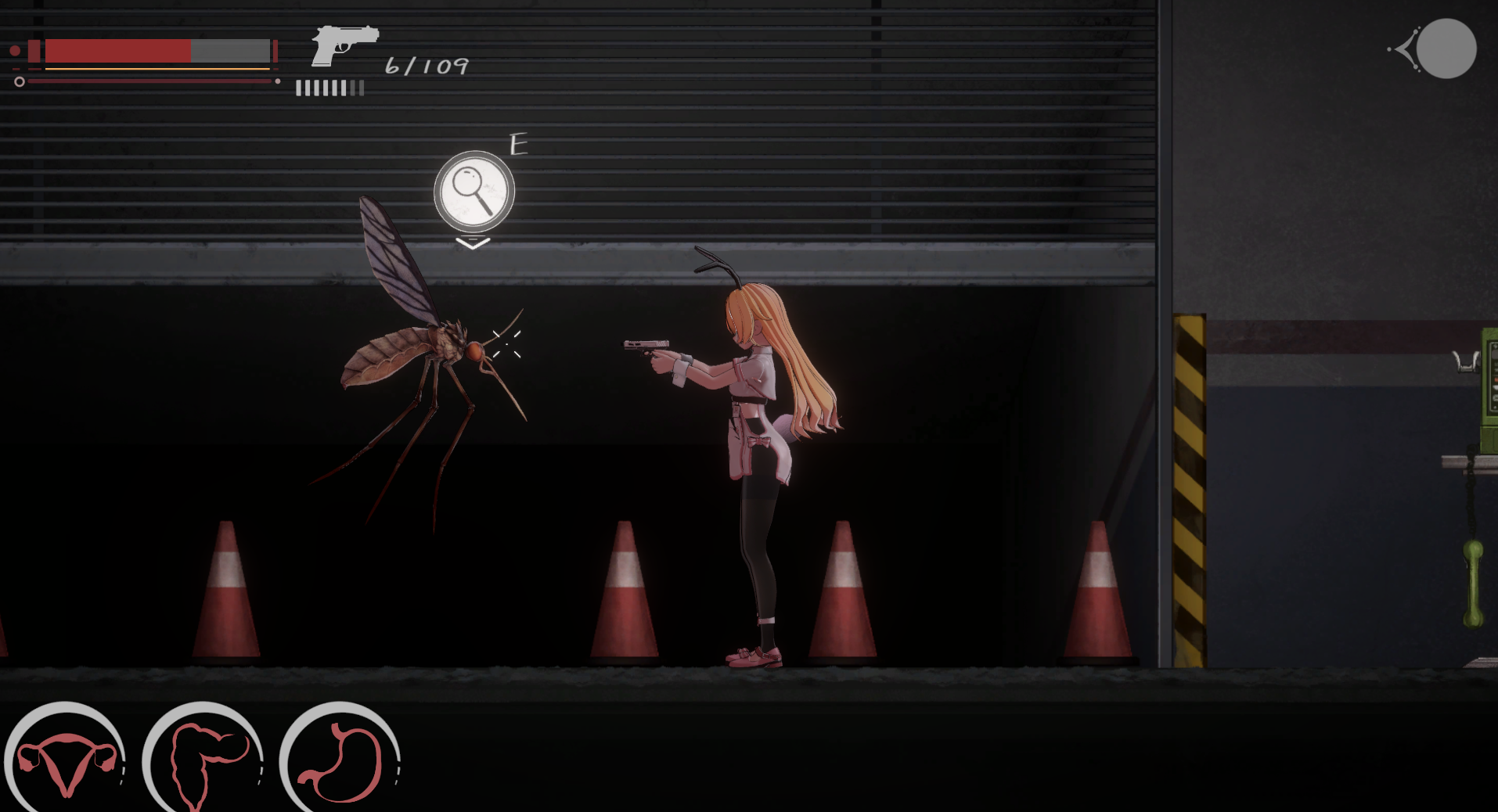This screenshot has width=1498, height=812.
Task: Click the grey moon indicator icon
Action: point(1445,49)
